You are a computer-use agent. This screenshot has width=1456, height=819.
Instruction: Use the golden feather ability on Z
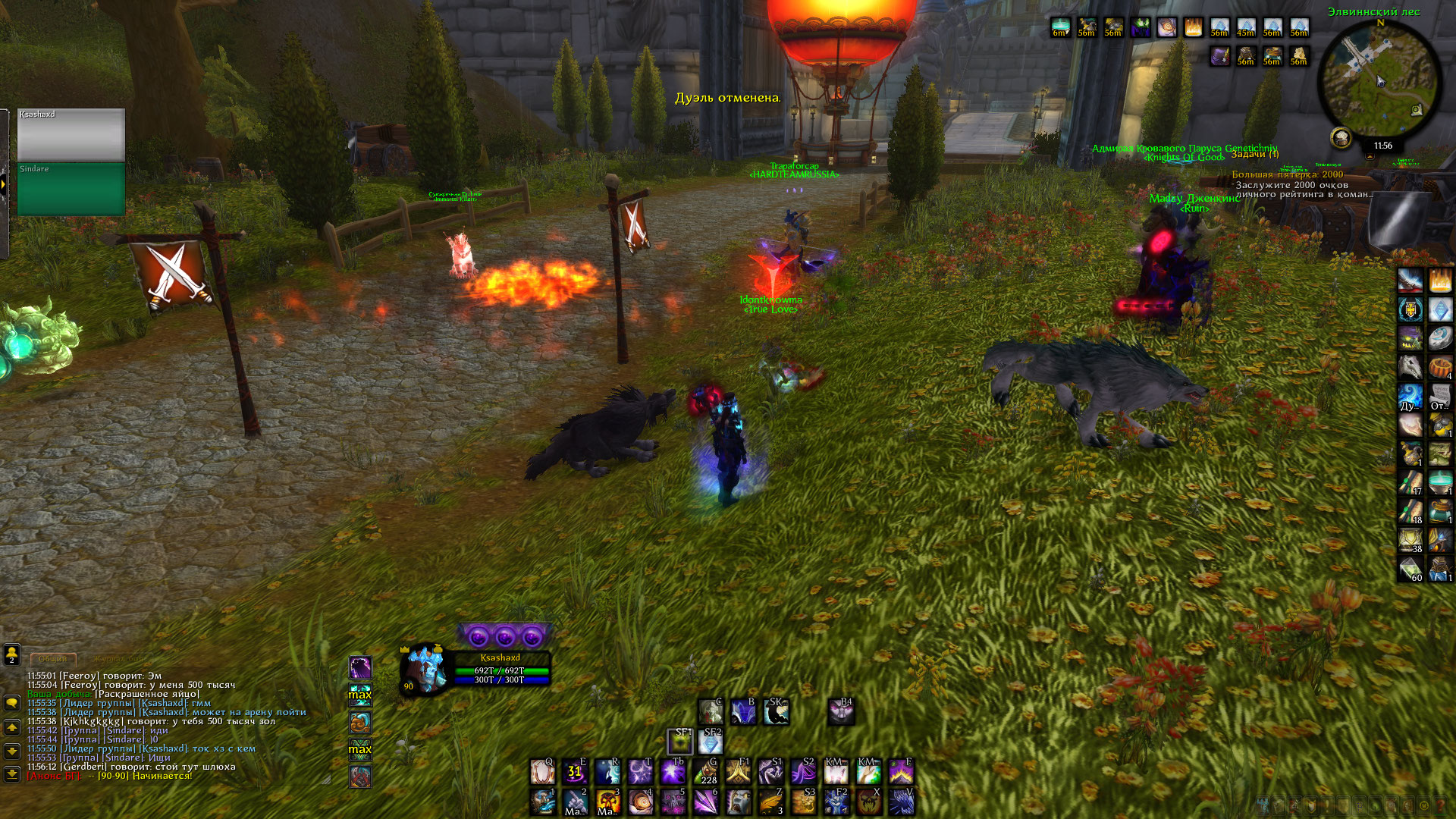click(770, 802)
